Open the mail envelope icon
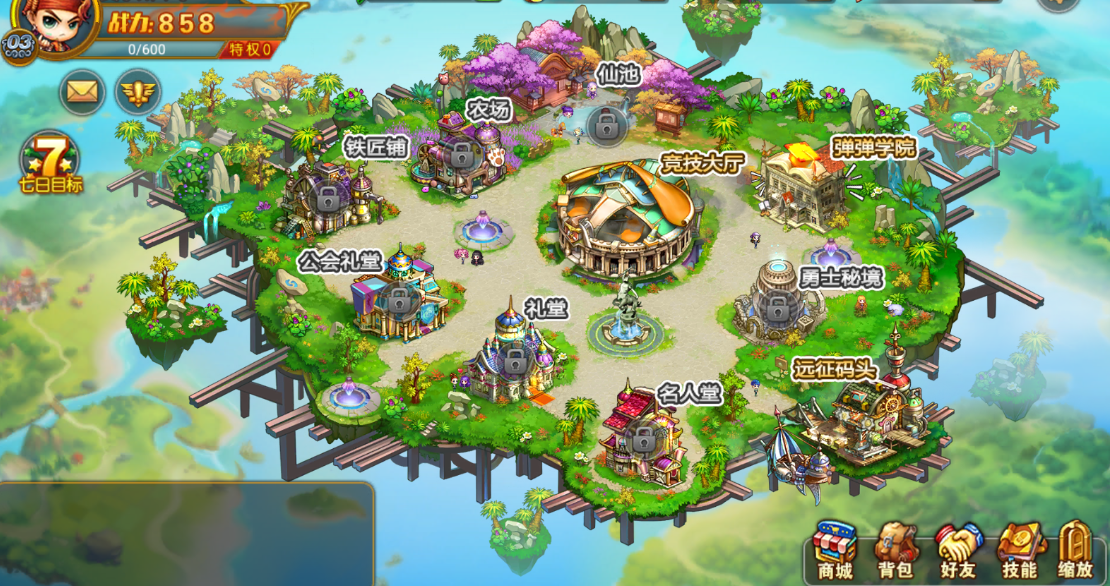 coord(83,93)
